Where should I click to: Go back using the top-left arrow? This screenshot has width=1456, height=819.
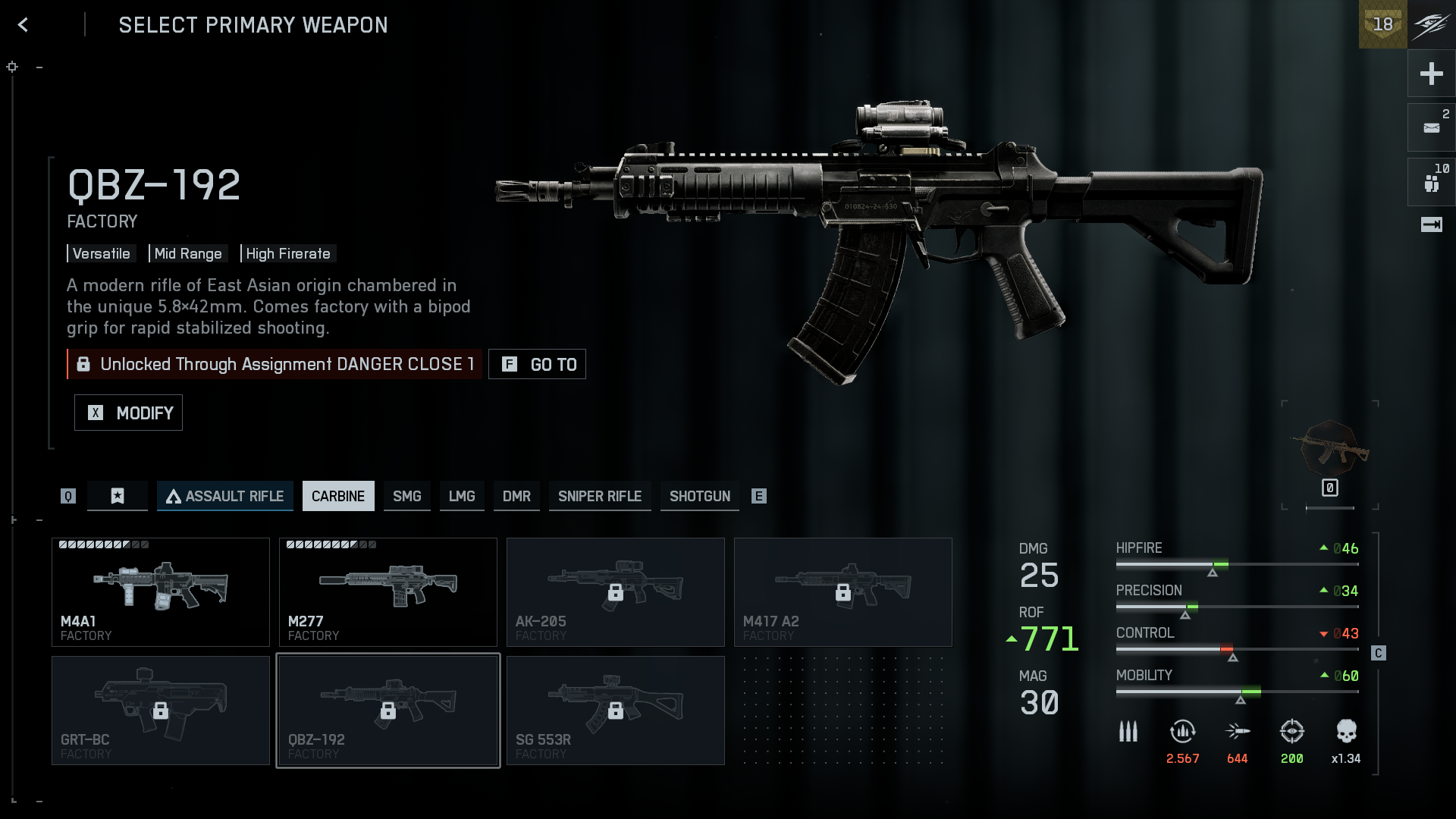tap(23, 25)
